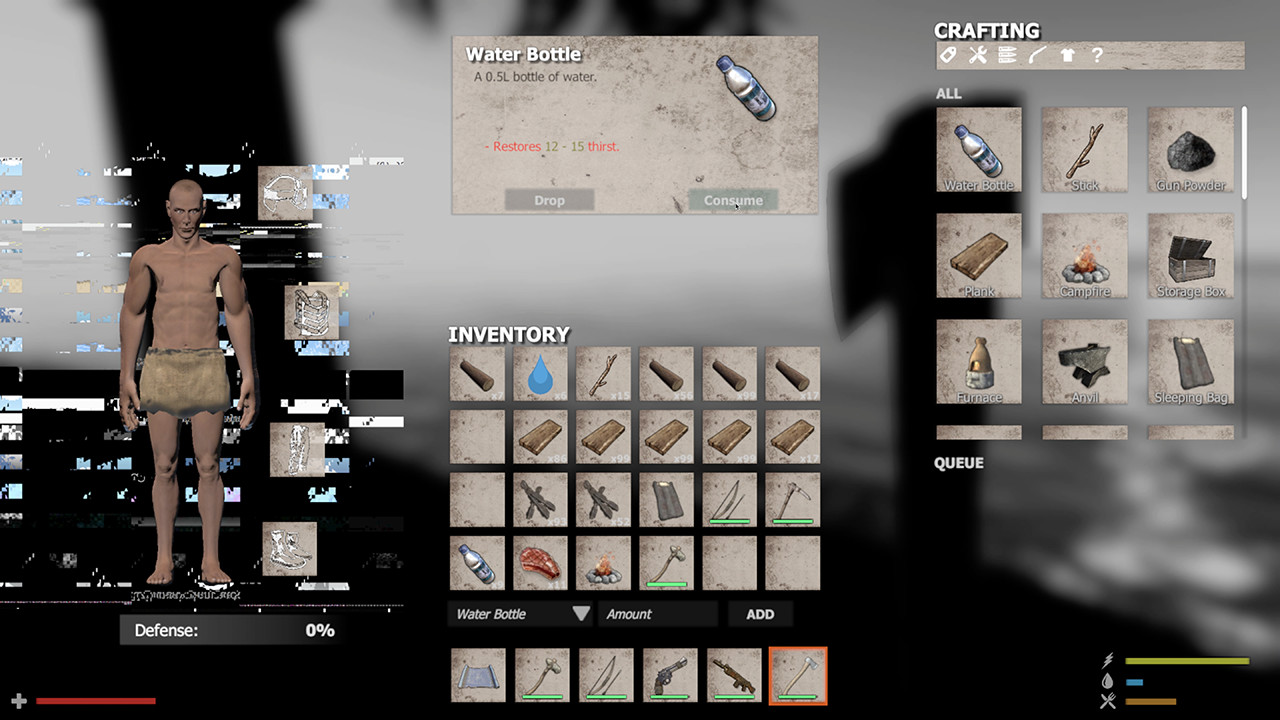The width and height of the screenshot is (1280, 720).
Task: Select the Water Bottle crafting recipe
Action: point(978,148)
